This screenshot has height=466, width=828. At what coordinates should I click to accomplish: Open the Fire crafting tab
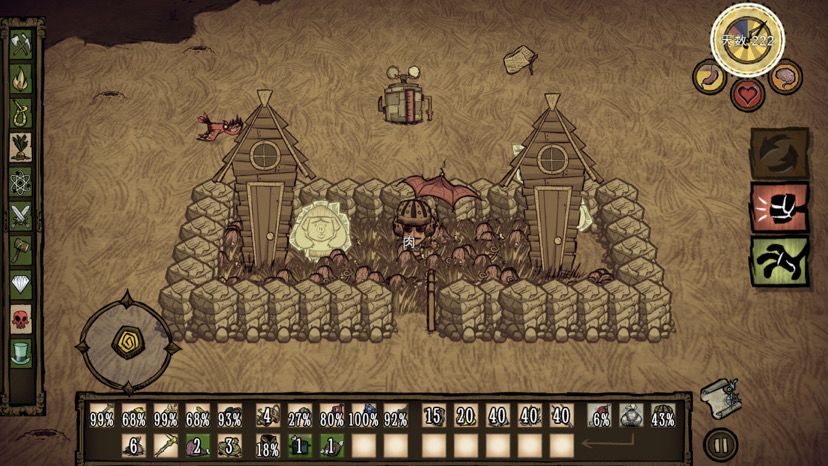pyautogui.click(x=21, y=78)
